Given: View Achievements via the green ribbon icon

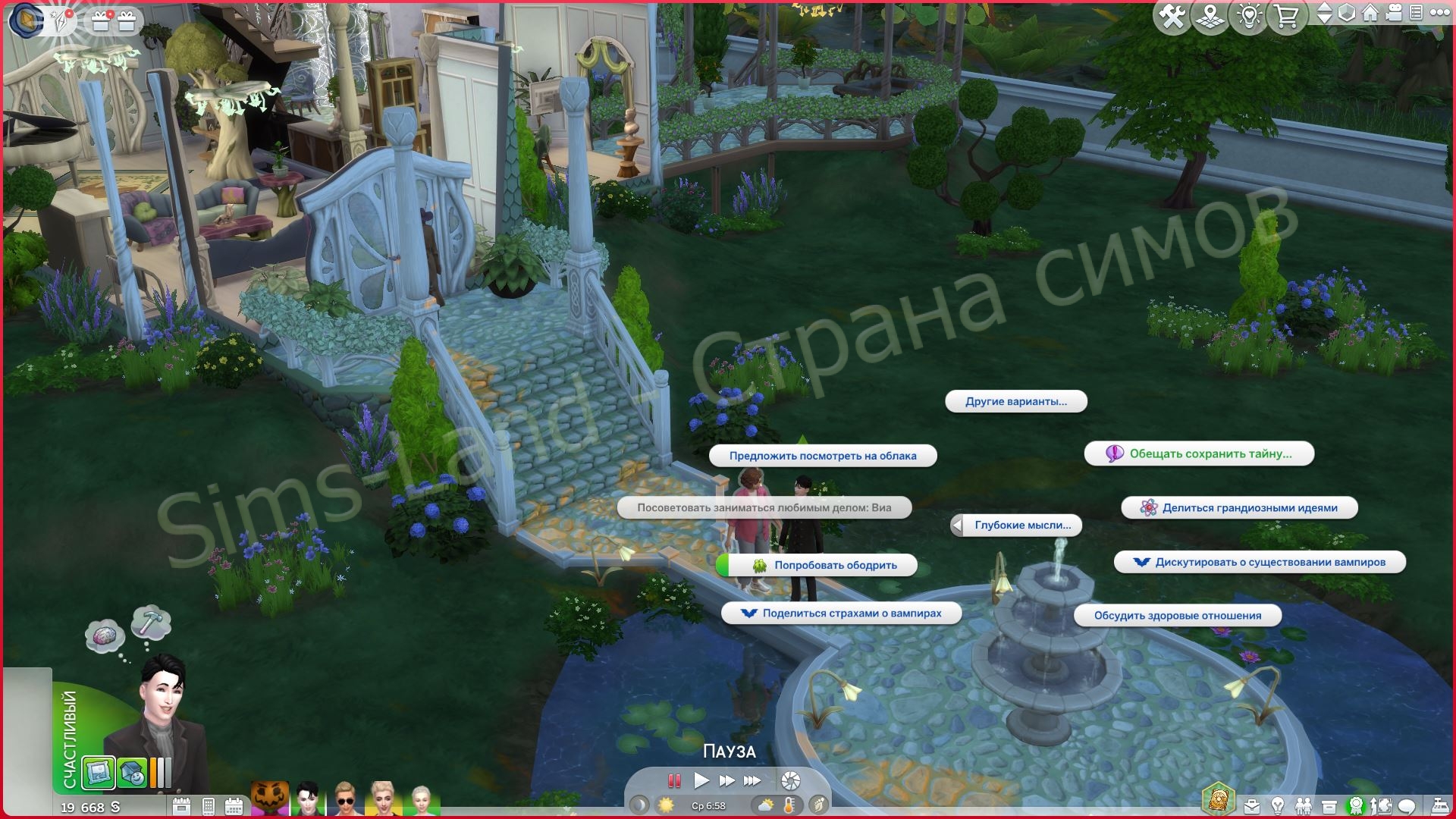Looking at the screenshot, I should (1357, 805).
